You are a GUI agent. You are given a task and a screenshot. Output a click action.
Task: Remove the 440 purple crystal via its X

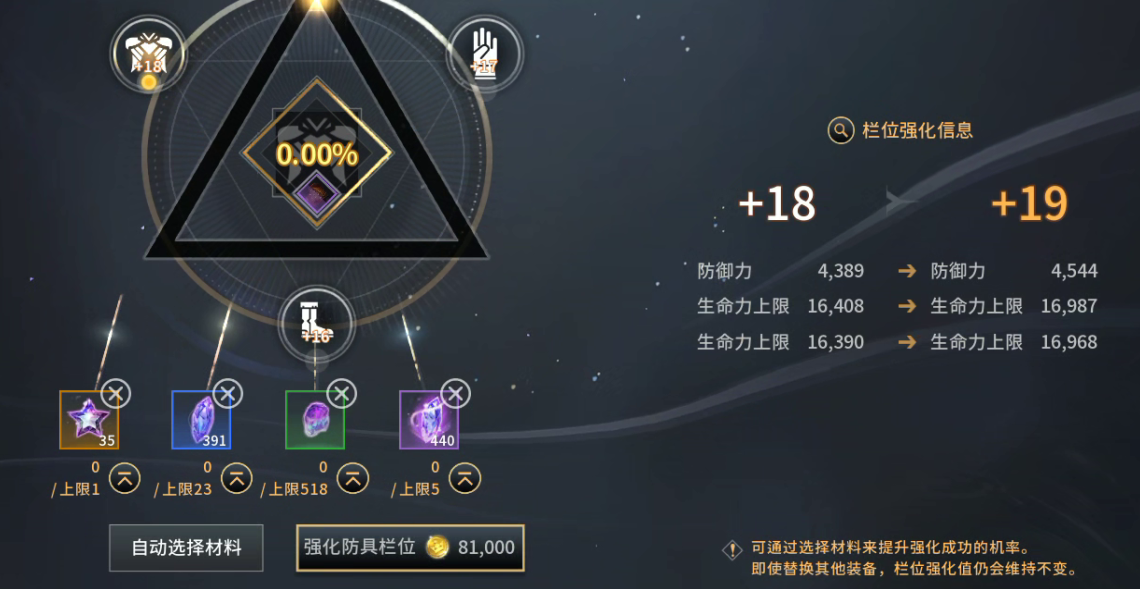point(456,393)
